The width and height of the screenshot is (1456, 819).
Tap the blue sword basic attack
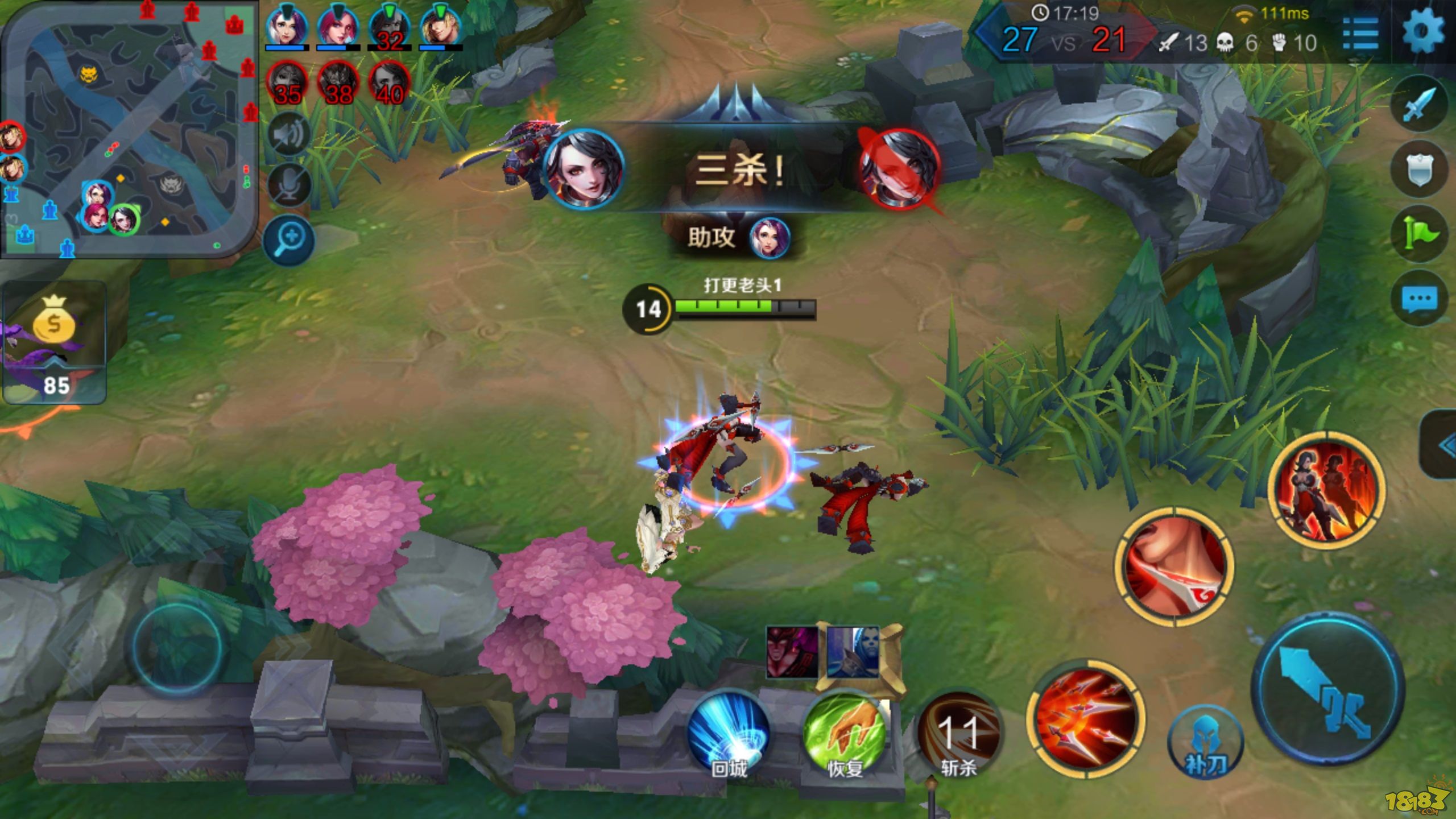pyautogui.click(x=1328, y=688)
